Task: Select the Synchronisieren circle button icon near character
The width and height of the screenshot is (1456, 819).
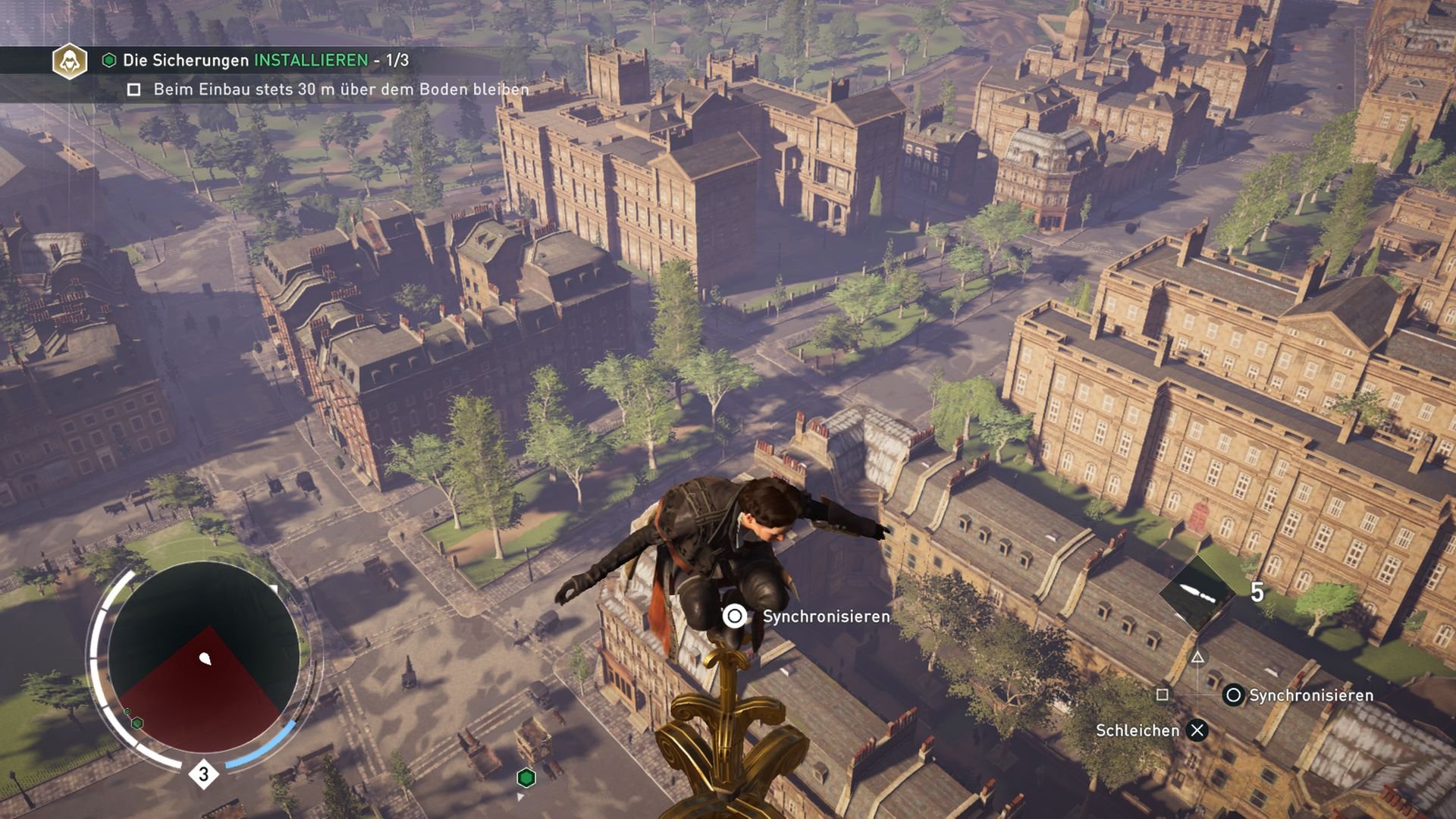Action: point(733,617)
